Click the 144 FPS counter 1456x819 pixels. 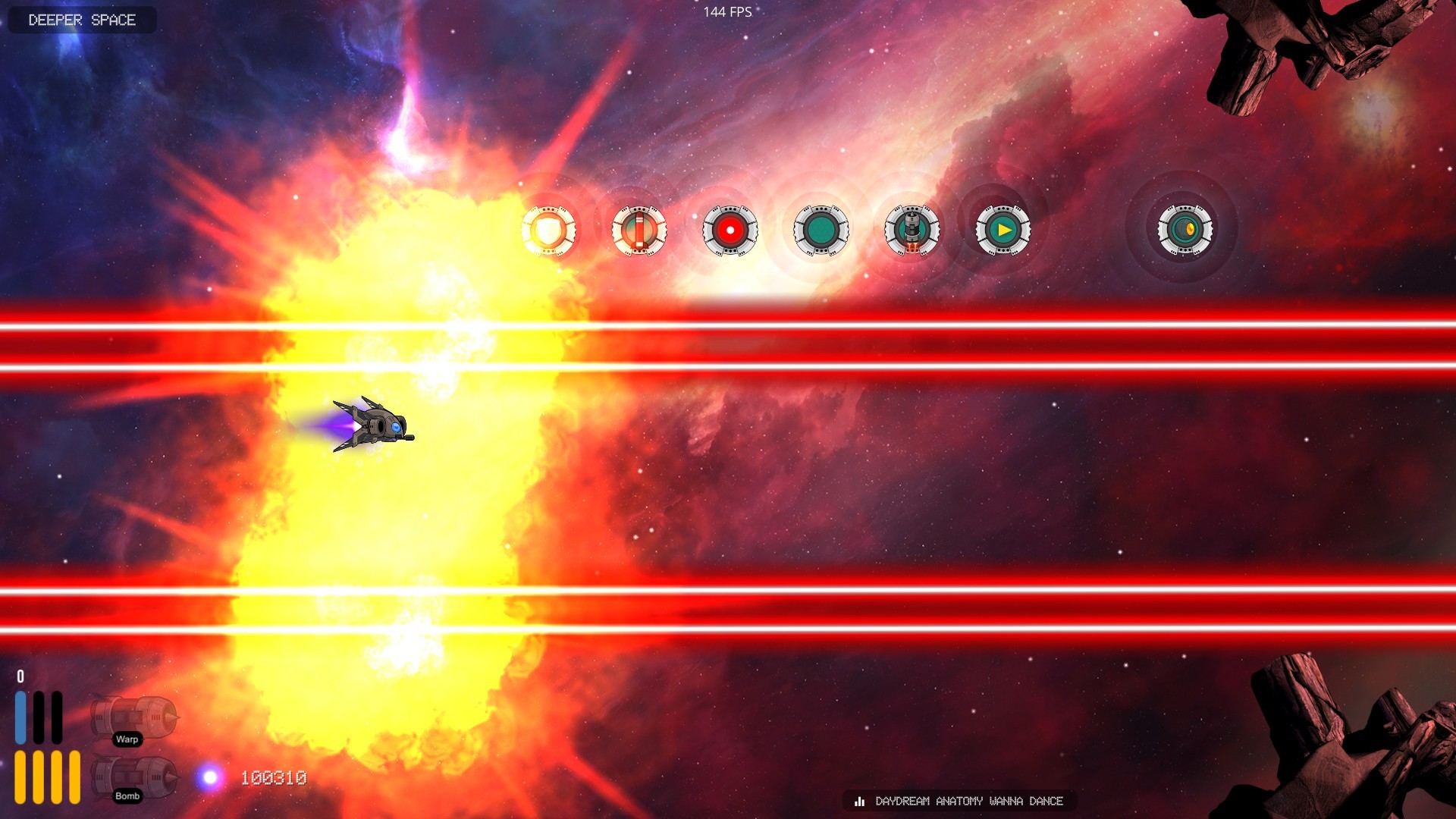coord(726,11)
